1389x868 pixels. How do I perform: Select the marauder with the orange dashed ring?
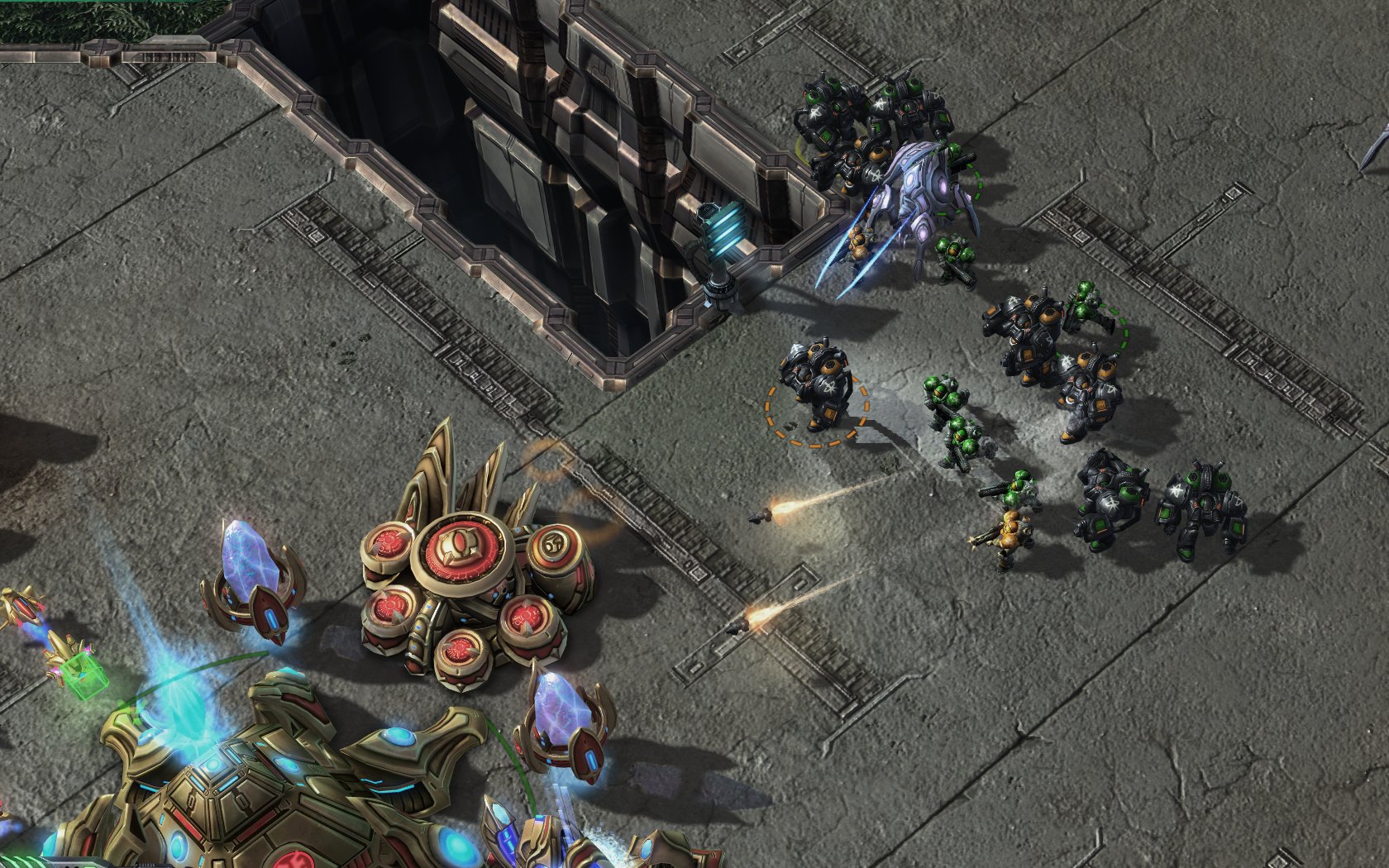click(816, 386)
